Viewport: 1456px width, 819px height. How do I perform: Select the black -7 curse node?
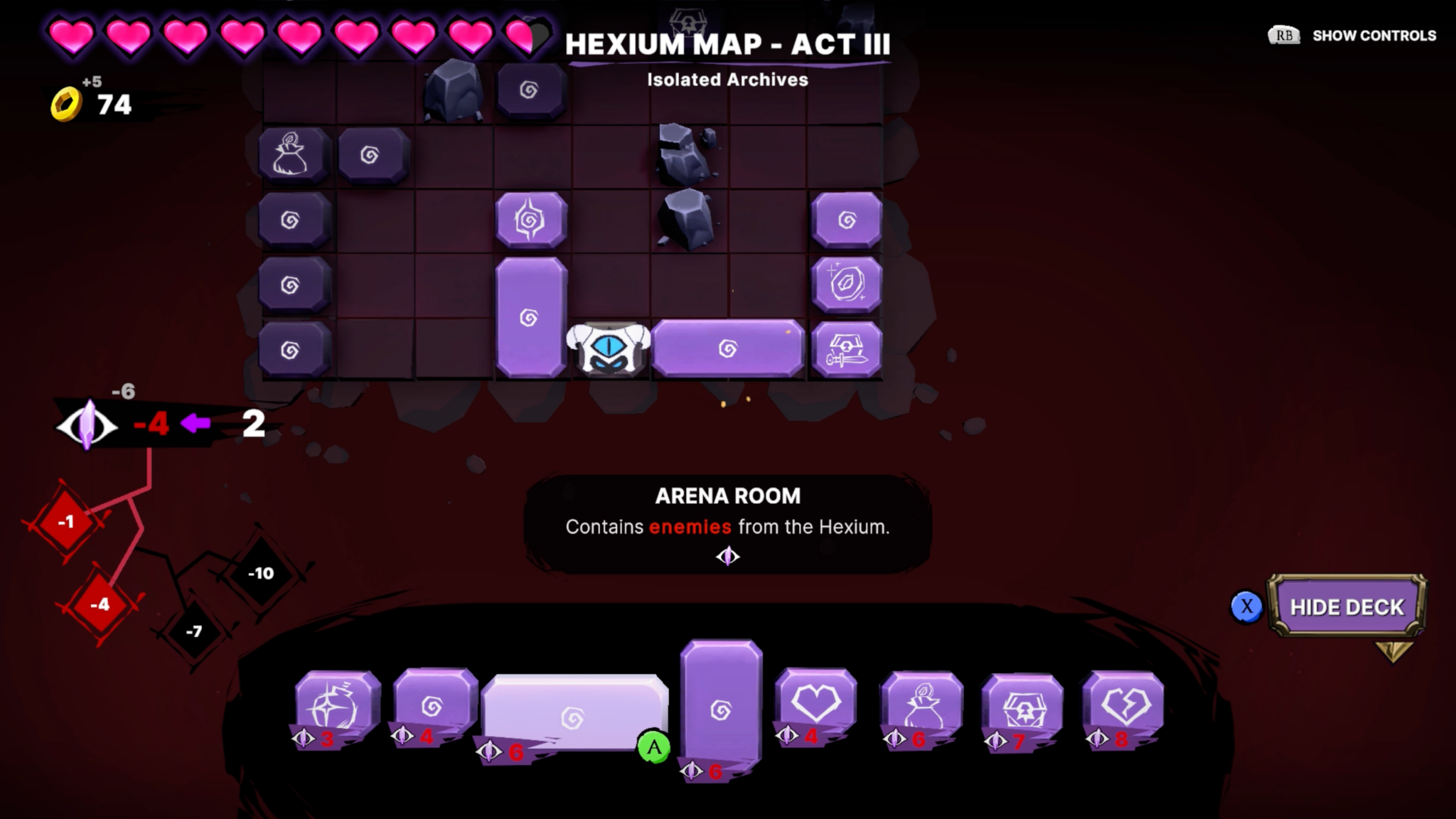click(x=194, y=631)
